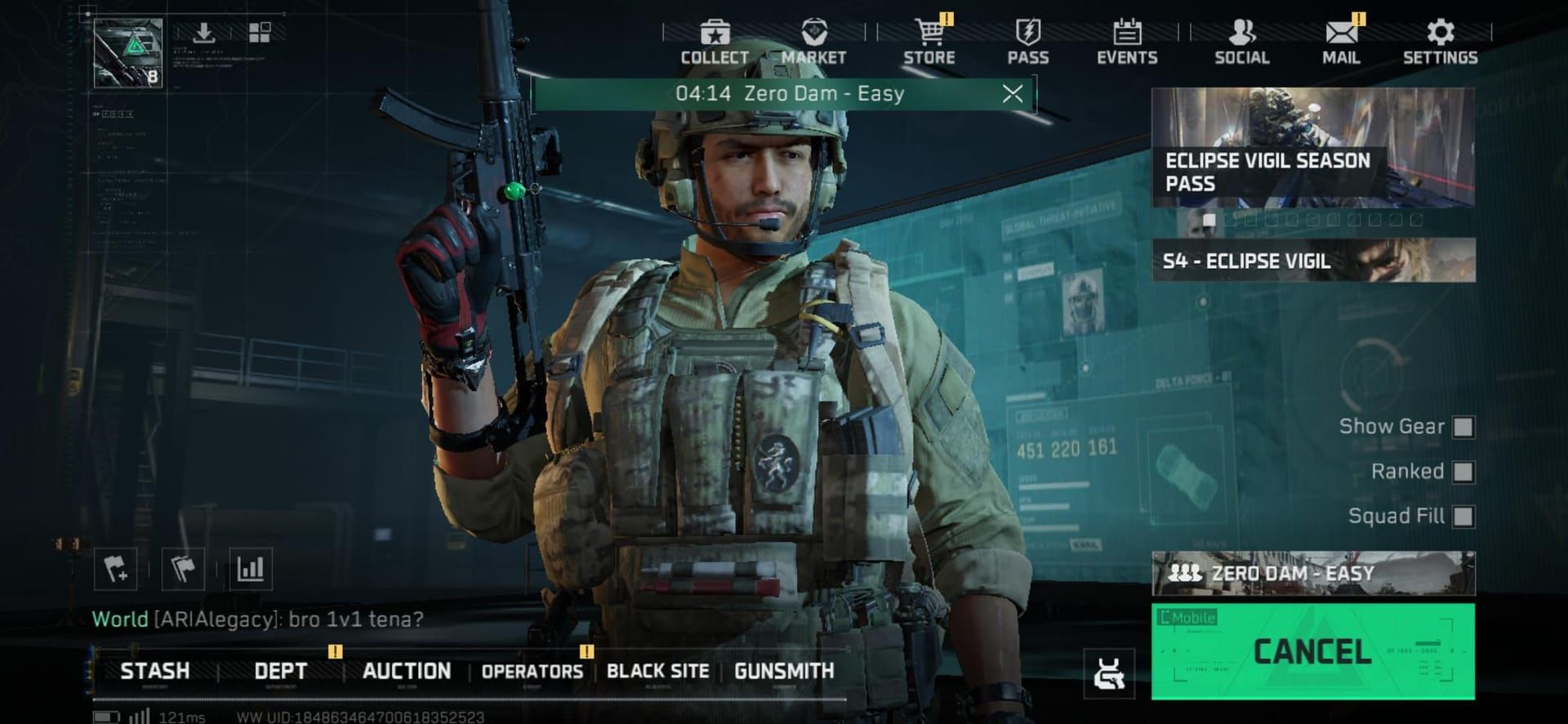Screen dimensions: 1568x724
Task: Open the Black Site tab
Action: coord(657,671)
